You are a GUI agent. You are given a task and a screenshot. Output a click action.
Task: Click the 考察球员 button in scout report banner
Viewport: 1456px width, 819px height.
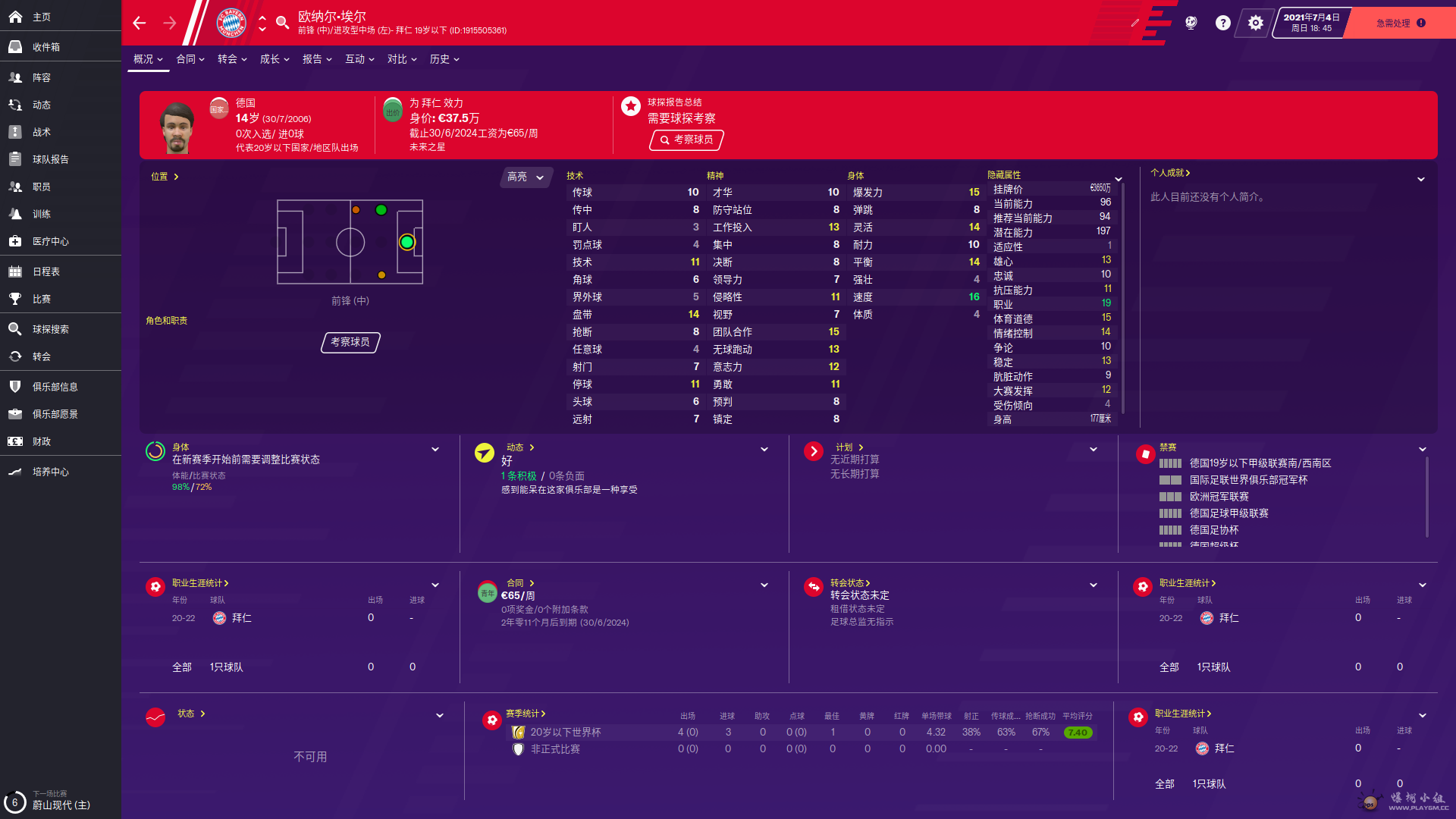point(686,140)
